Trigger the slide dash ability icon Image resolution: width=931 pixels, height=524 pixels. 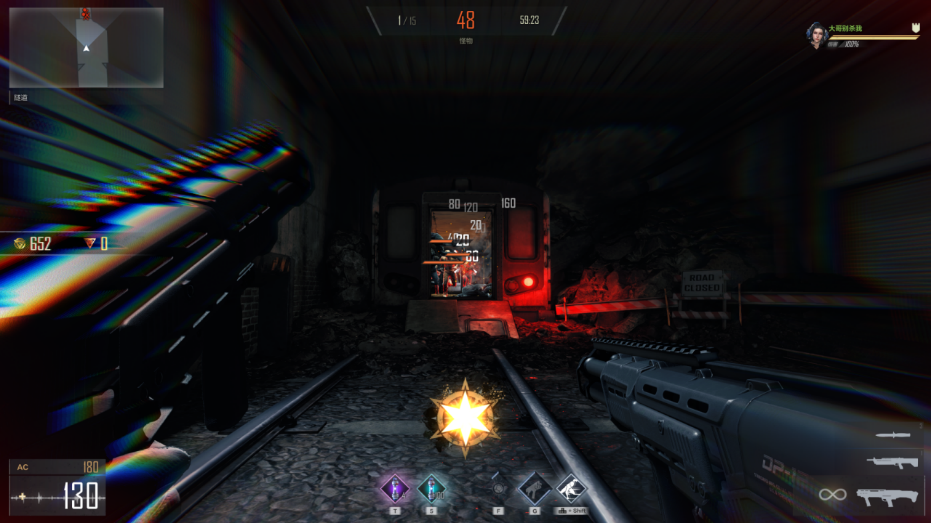point(571,489)
